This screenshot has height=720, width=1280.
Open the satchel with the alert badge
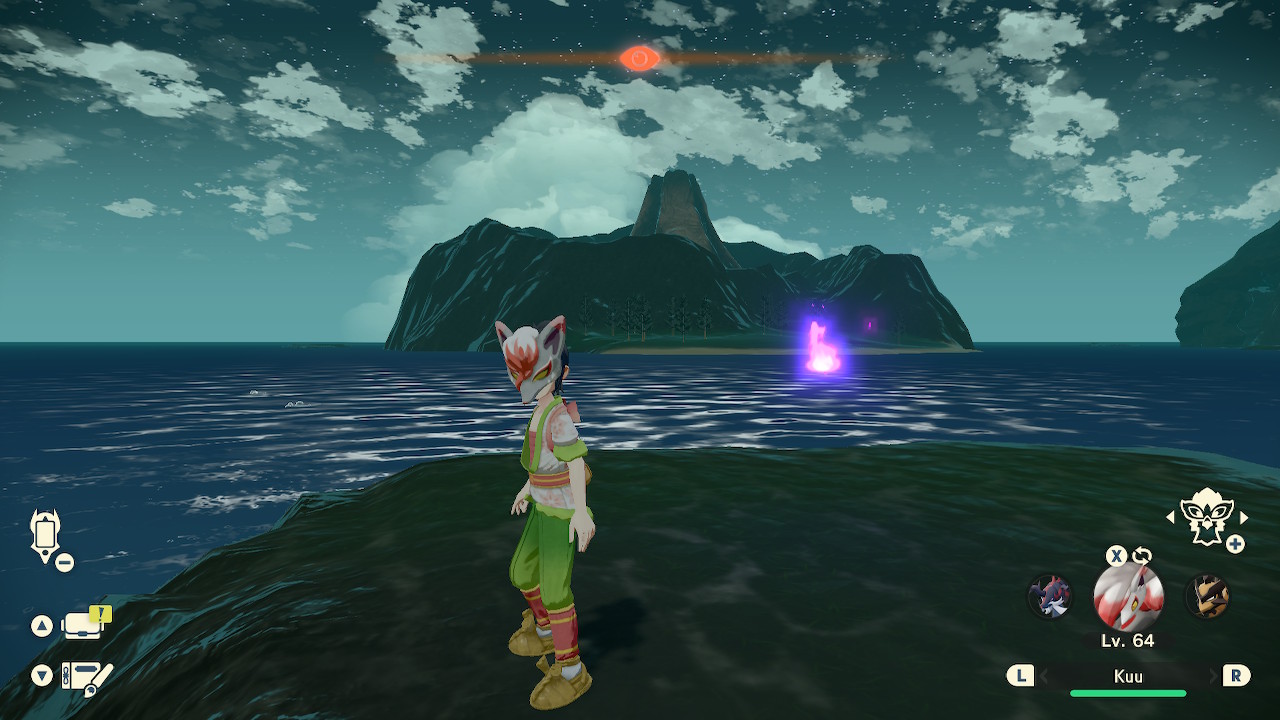tap(84, 625)
